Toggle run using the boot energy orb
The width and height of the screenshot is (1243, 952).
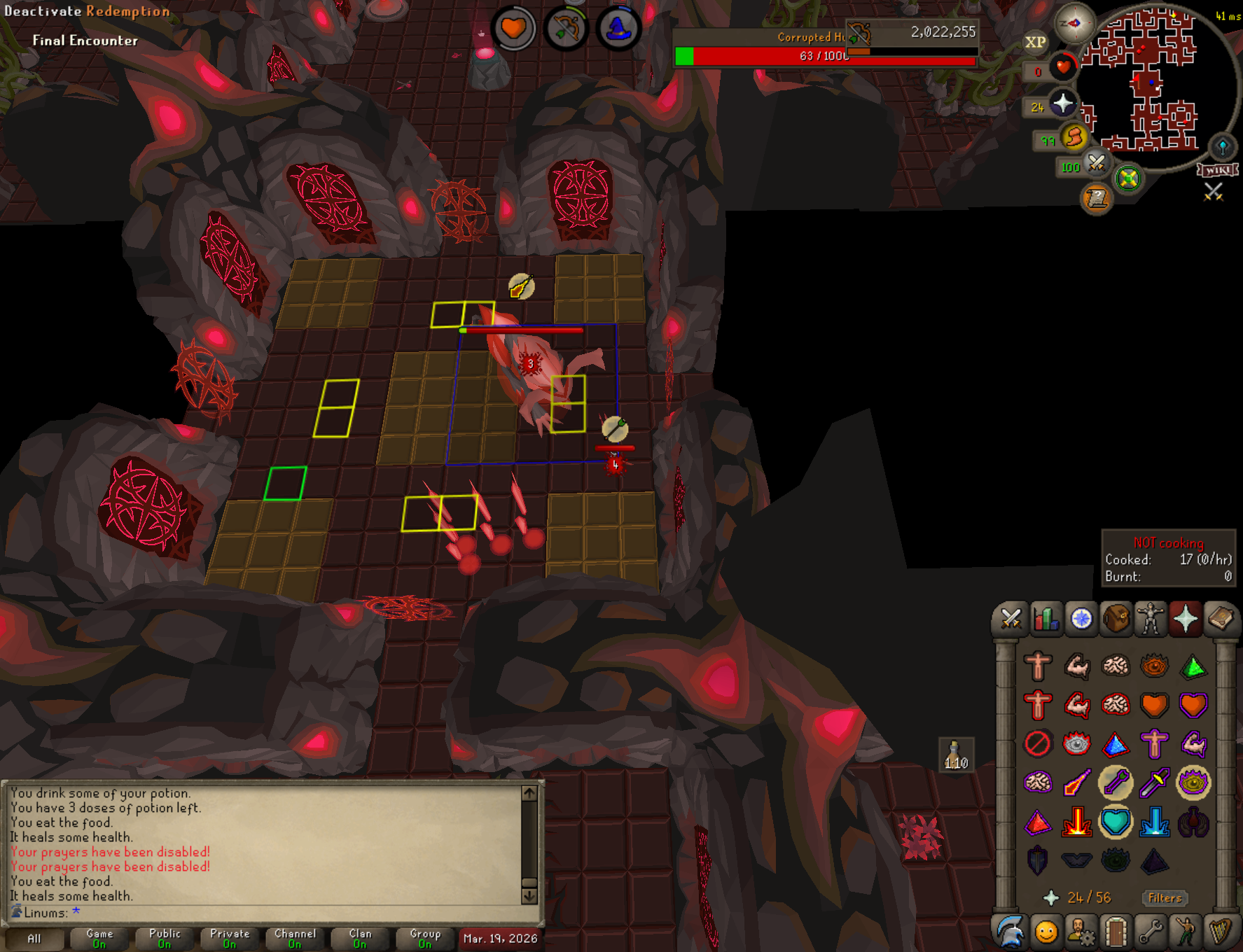(1074, 137)
